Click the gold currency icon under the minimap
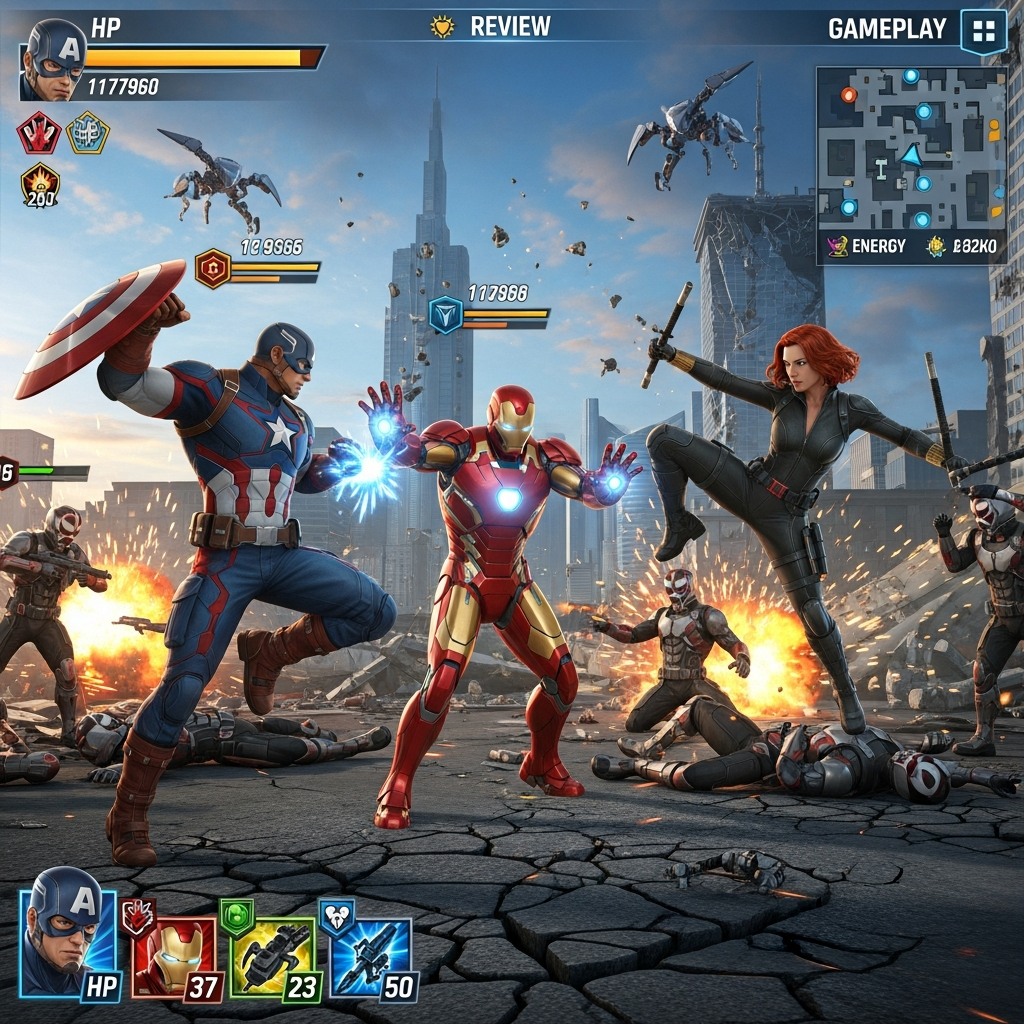The width and height of the screenshot is (1024, 1024). (x=936, y=245)
